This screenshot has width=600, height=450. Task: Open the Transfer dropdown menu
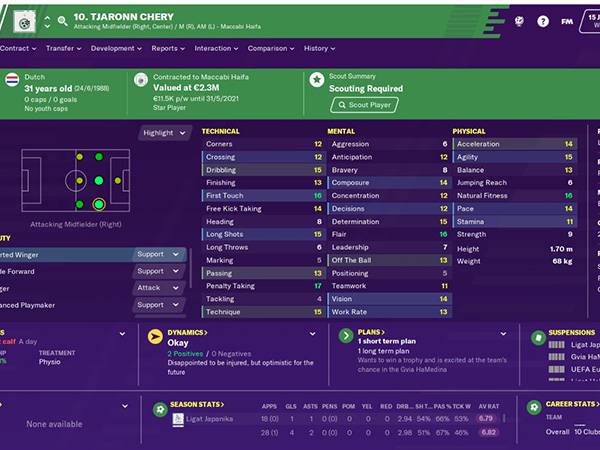tap(63, 48)
